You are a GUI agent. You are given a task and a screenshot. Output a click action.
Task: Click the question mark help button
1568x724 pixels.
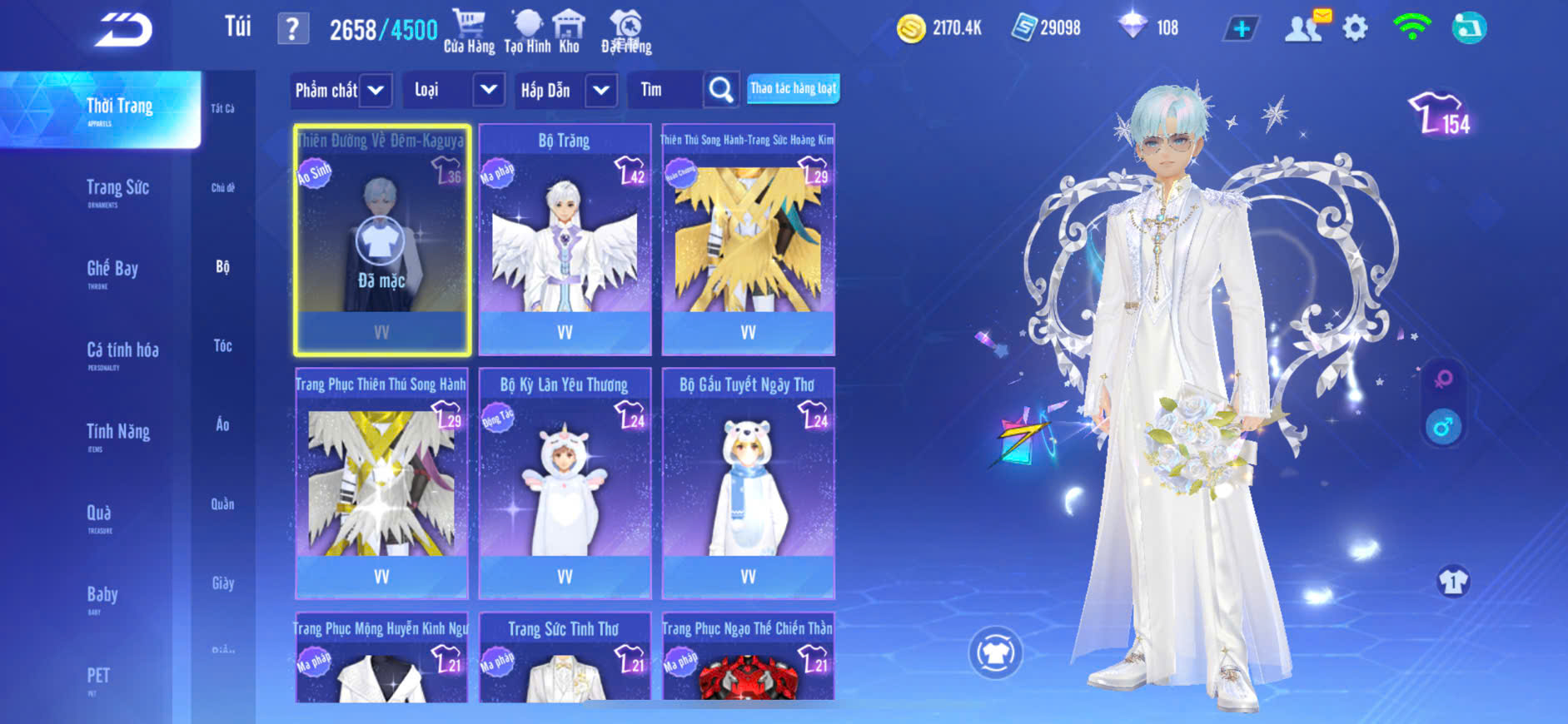click(x=292, y=29)
